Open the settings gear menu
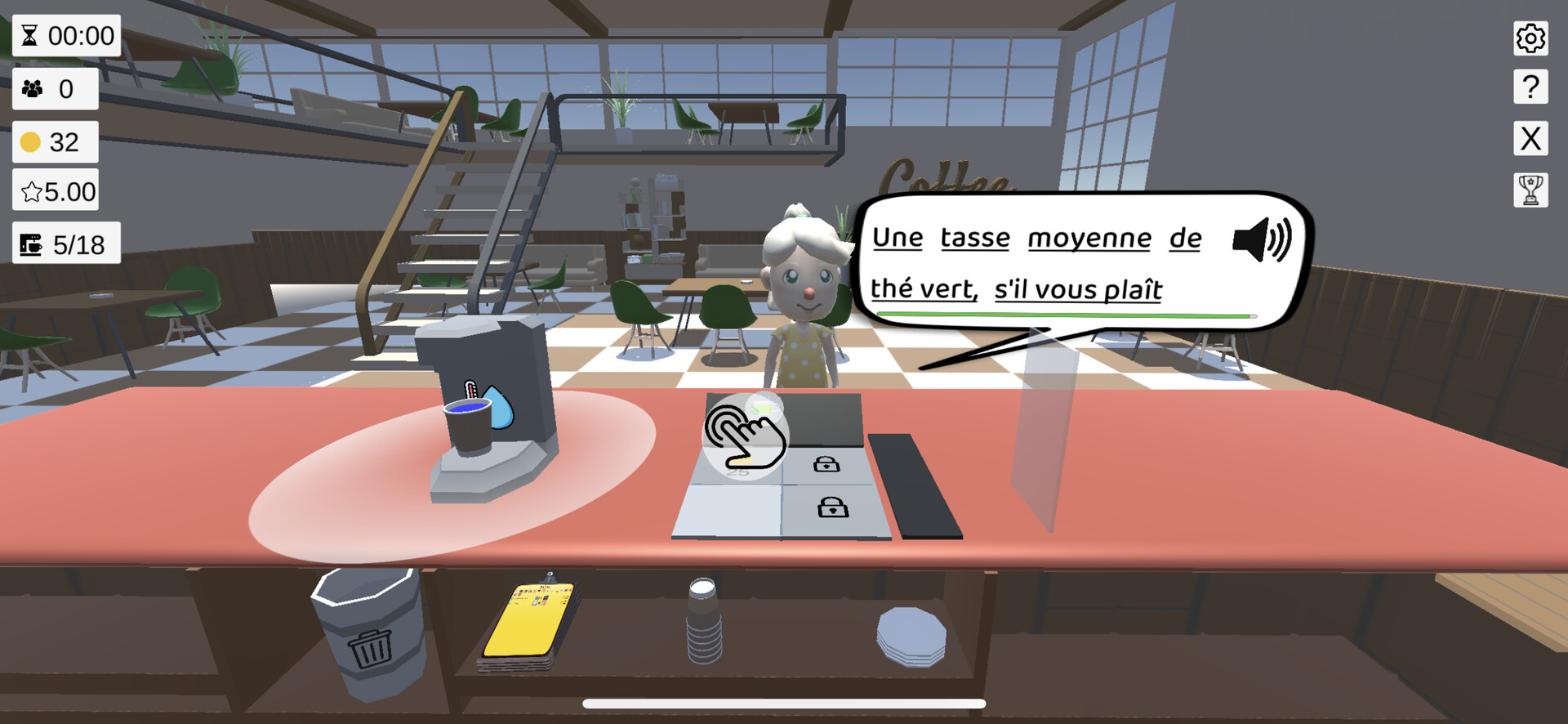The height and width of the screenshot is (724, 1568). tap(1532, 38)
